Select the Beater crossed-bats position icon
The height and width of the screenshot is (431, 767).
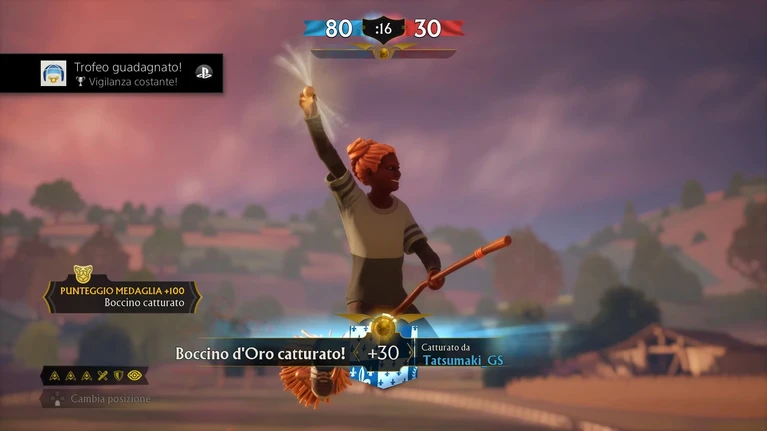pos(102,376)
